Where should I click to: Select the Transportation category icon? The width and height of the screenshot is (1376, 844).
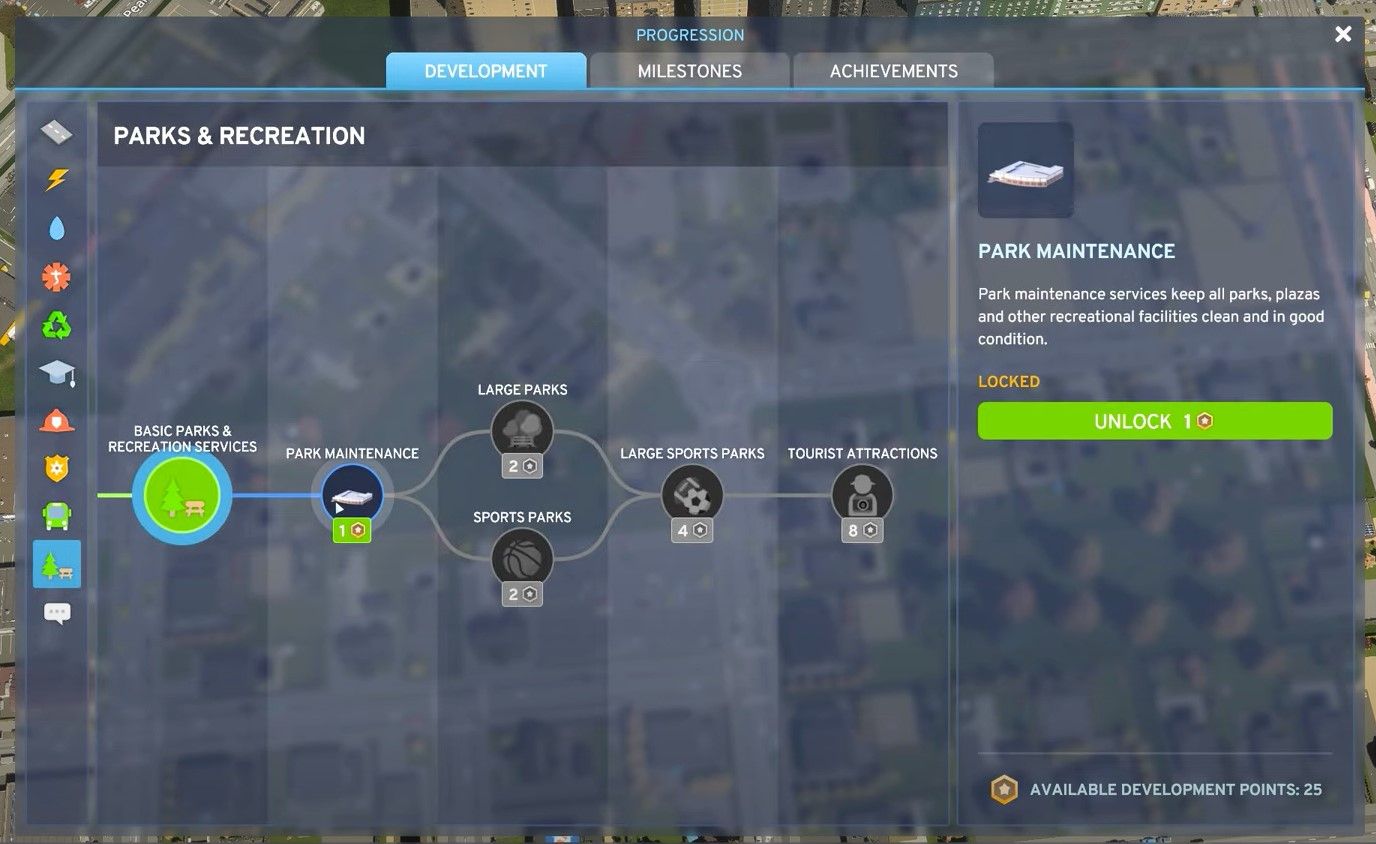(57, 516)
